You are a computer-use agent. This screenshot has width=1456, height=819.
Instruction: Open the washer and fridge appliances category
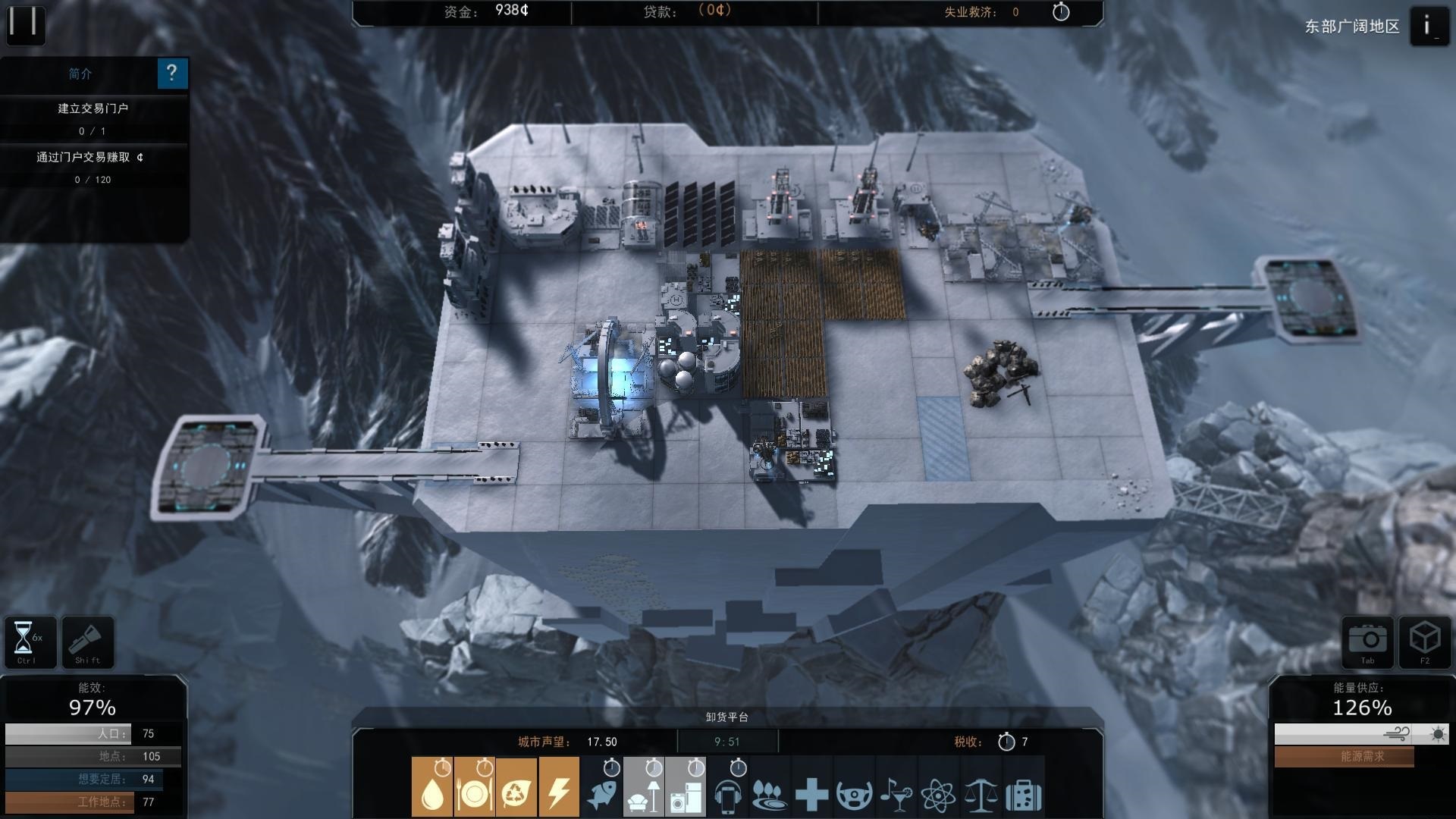click(x=686, y=787)
